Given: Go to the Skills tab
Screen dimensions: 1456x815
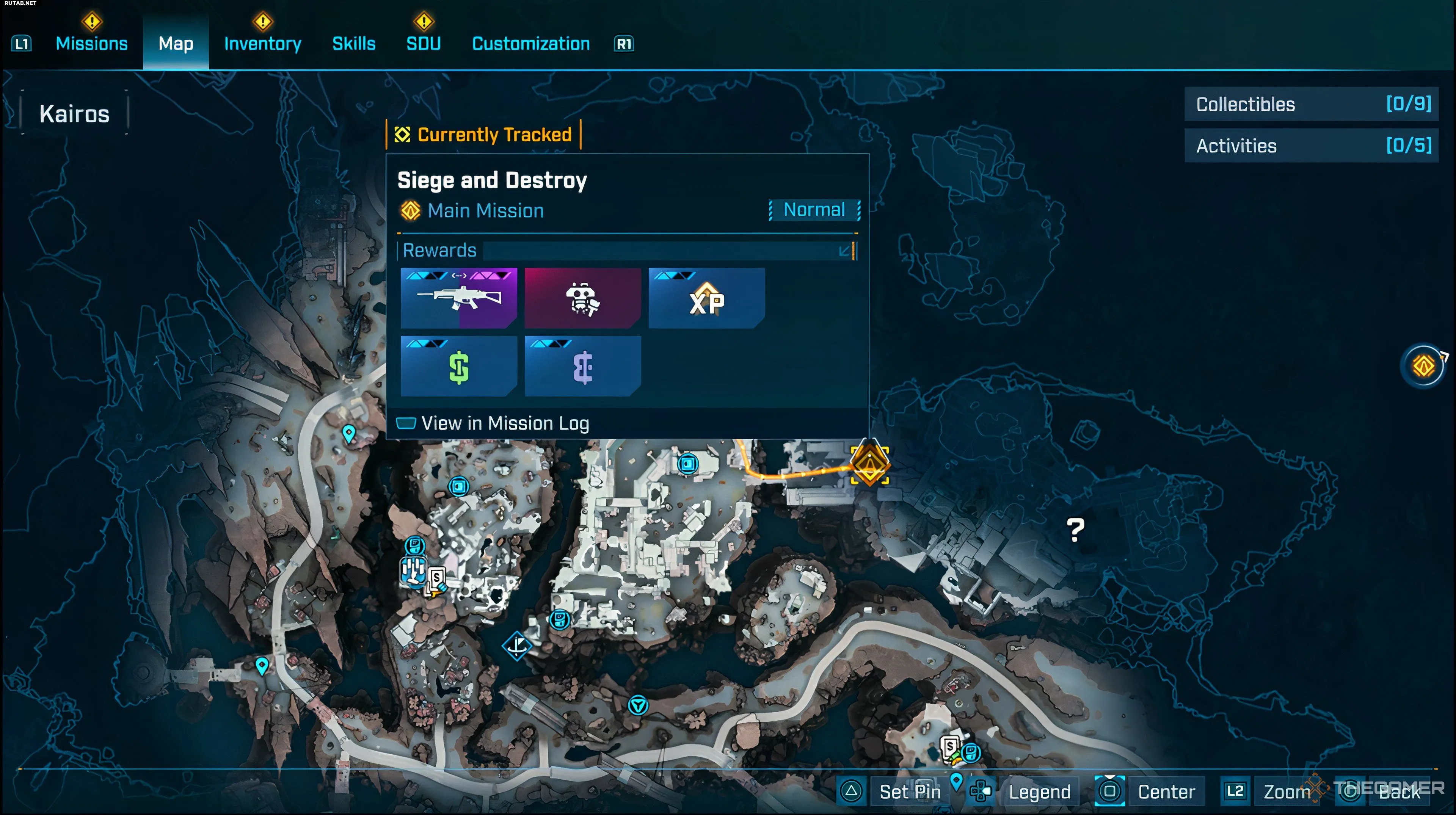Looking at the screenshot, I should click(x=354, y=44).
